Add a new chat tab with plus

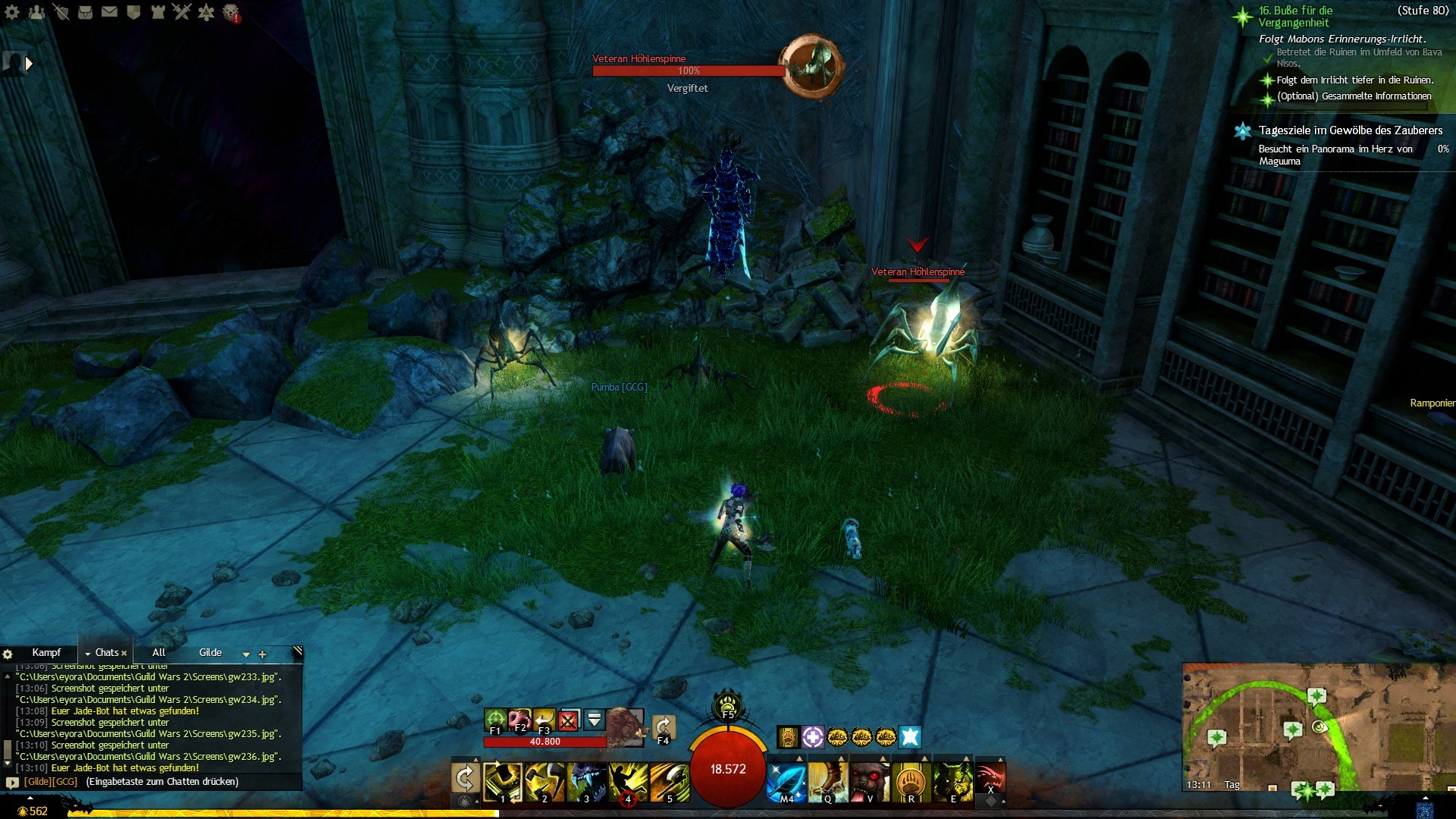tap(262, 654)
